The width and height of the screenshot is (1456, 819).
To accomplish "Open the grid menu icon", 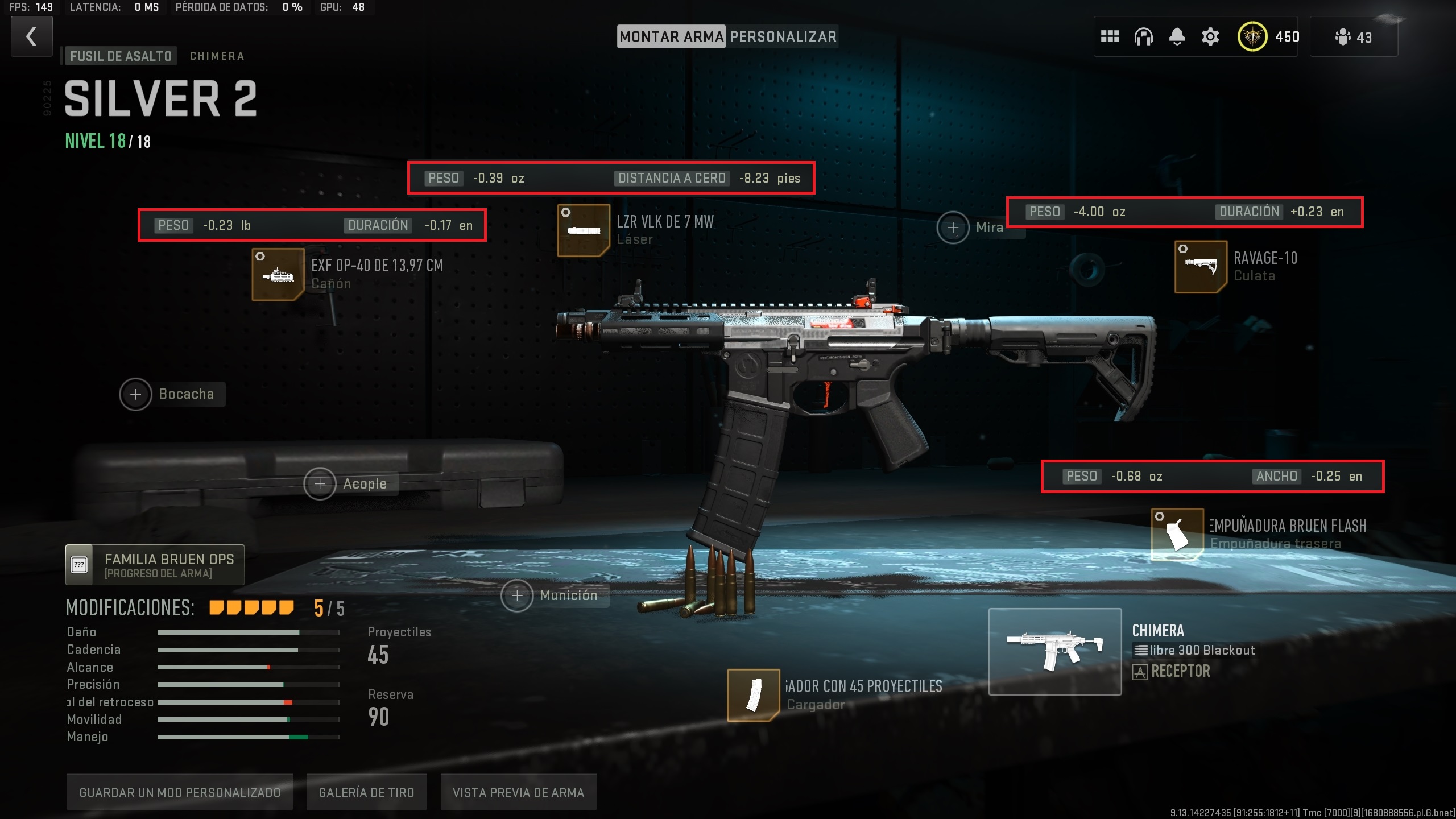I will [x=1110, y=37].
